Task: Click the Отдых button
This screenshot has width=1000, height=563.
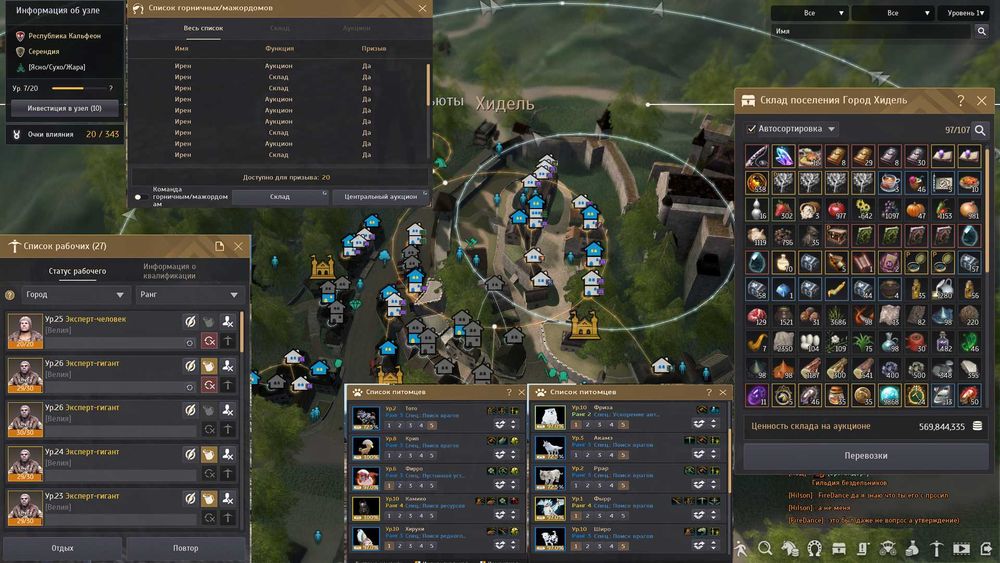Action: point(62,548)
